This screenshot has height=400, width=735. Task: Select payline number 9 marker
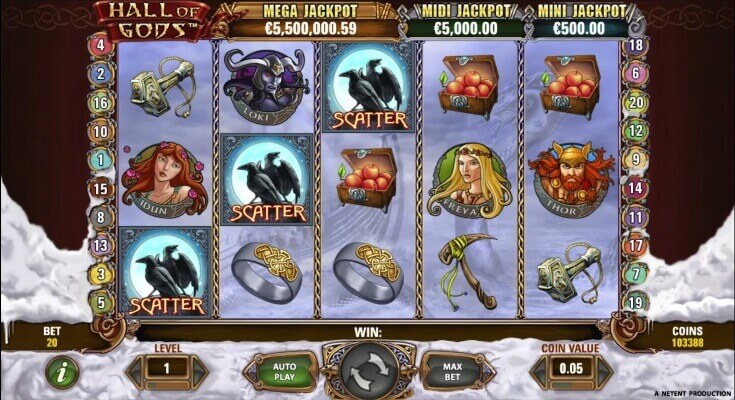click(633, 158)
